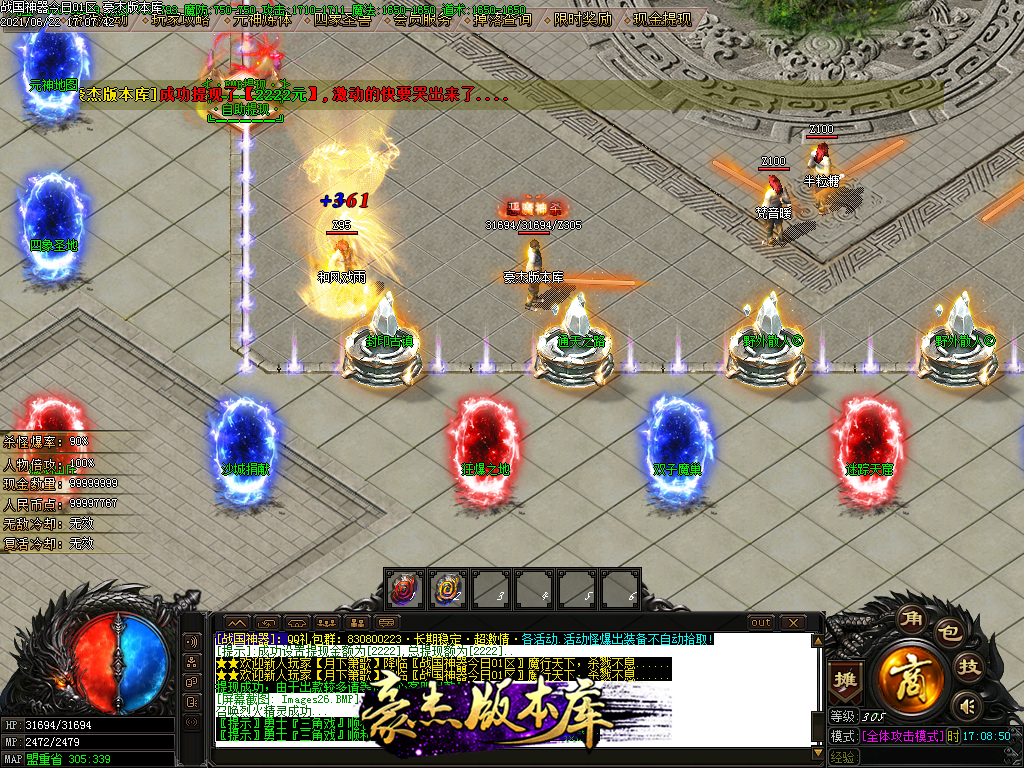
Task: Click the 'out' button above the chat
Action: (x=761, y=623)
